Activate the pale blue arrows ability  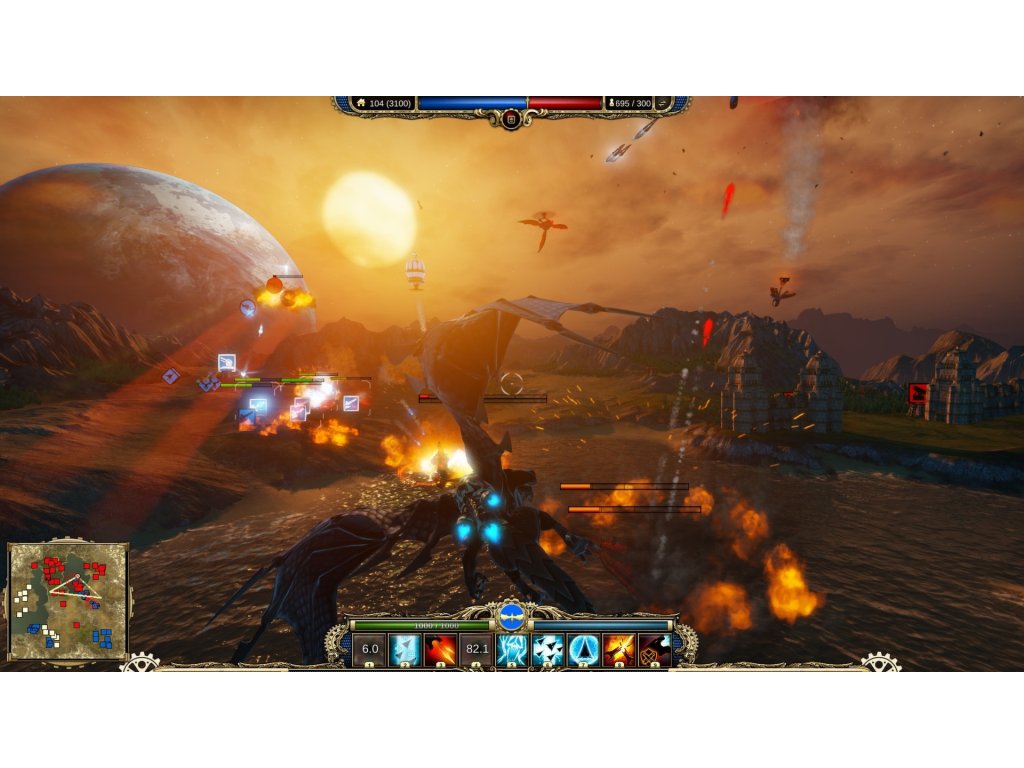point(405,649)
